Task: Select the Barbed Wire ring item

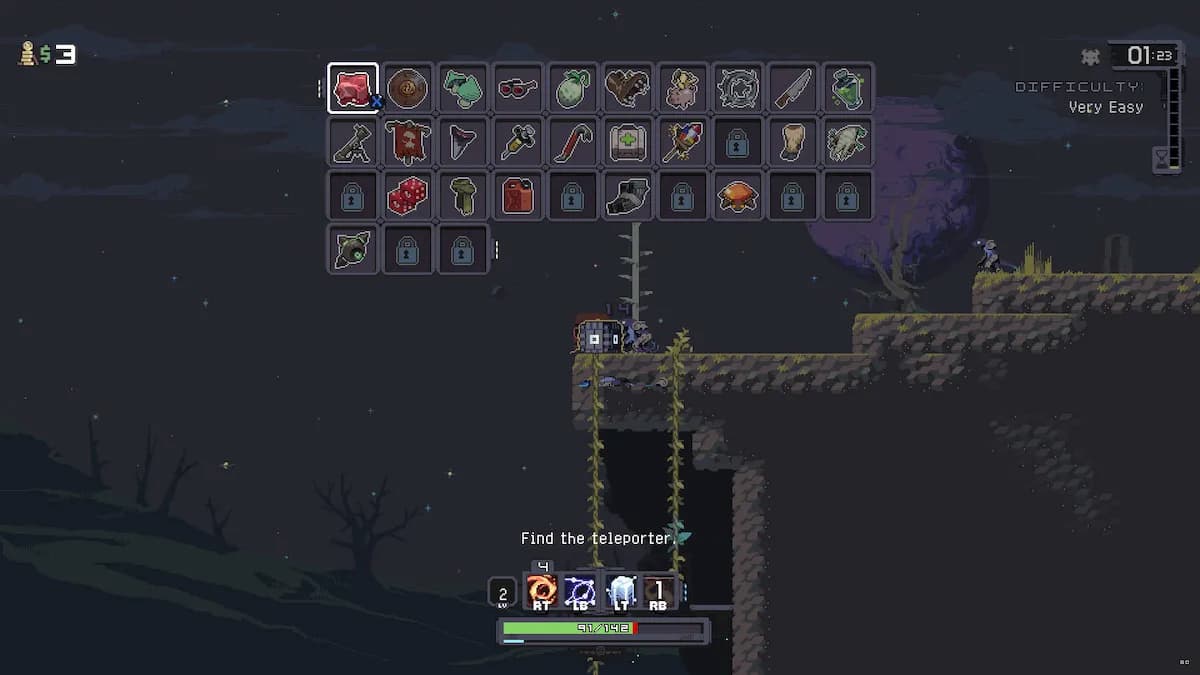Action: [x=737, y=88]
